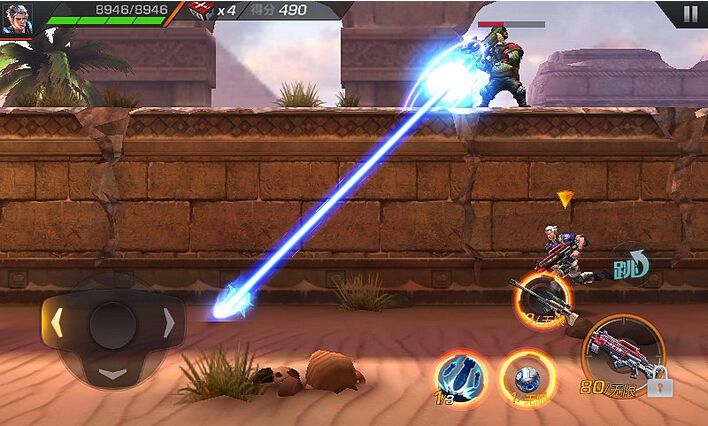This screenshot has height=426, width=708.
Task: Tap the down arrow on the movement pad
Action: [x=113, y=375]
